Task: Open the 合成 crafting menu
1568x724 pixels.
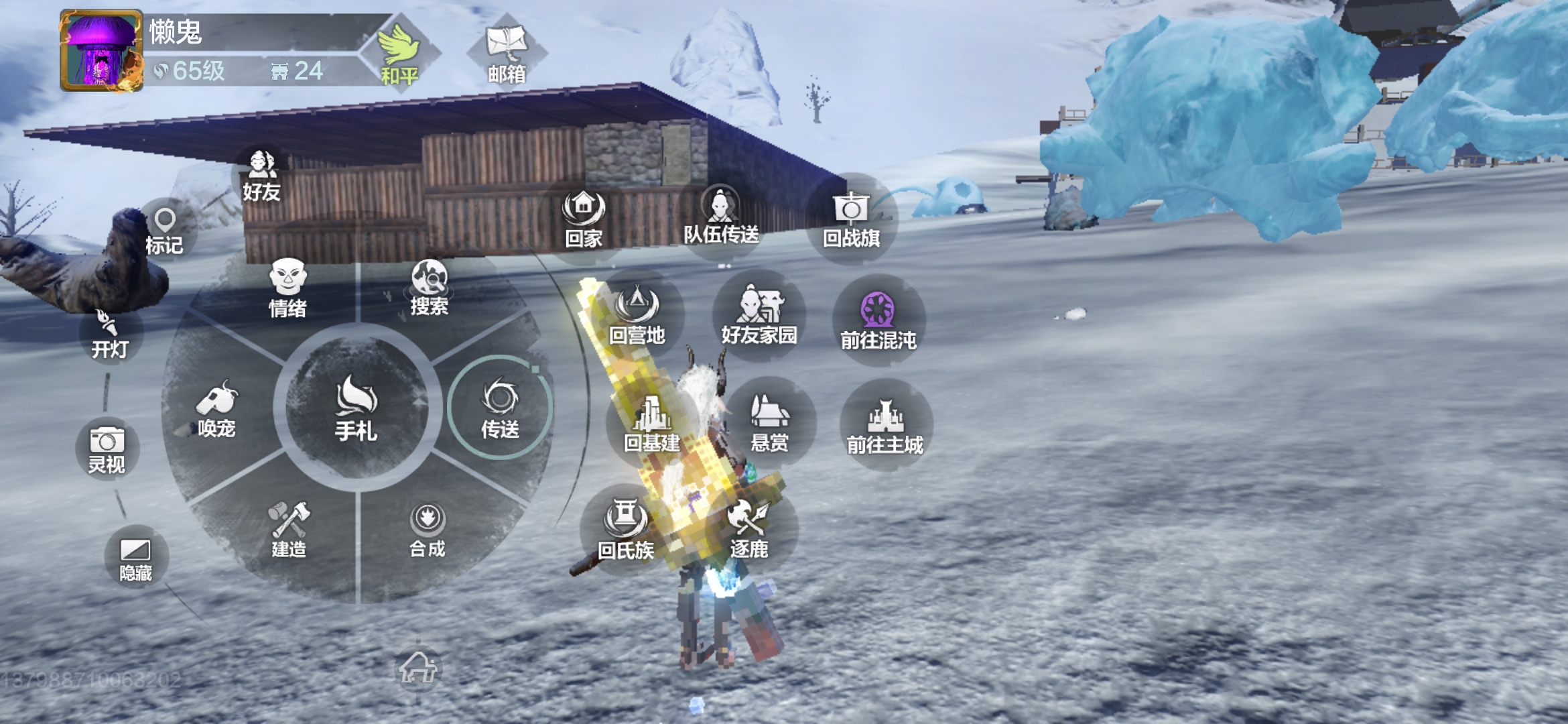Action: coord(428,530)
